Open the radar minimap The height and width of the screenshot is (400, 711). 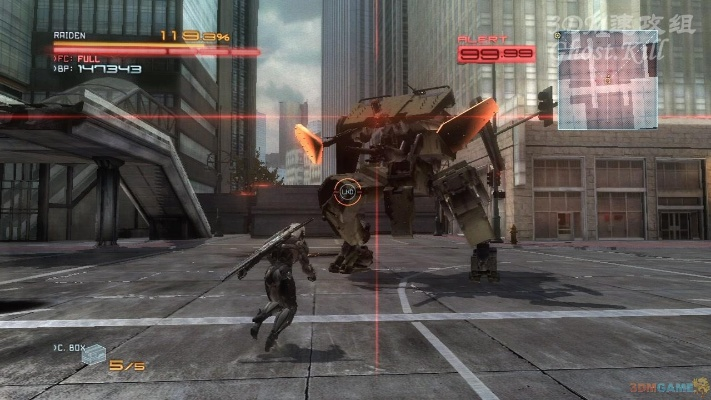(x=607, y=80)
